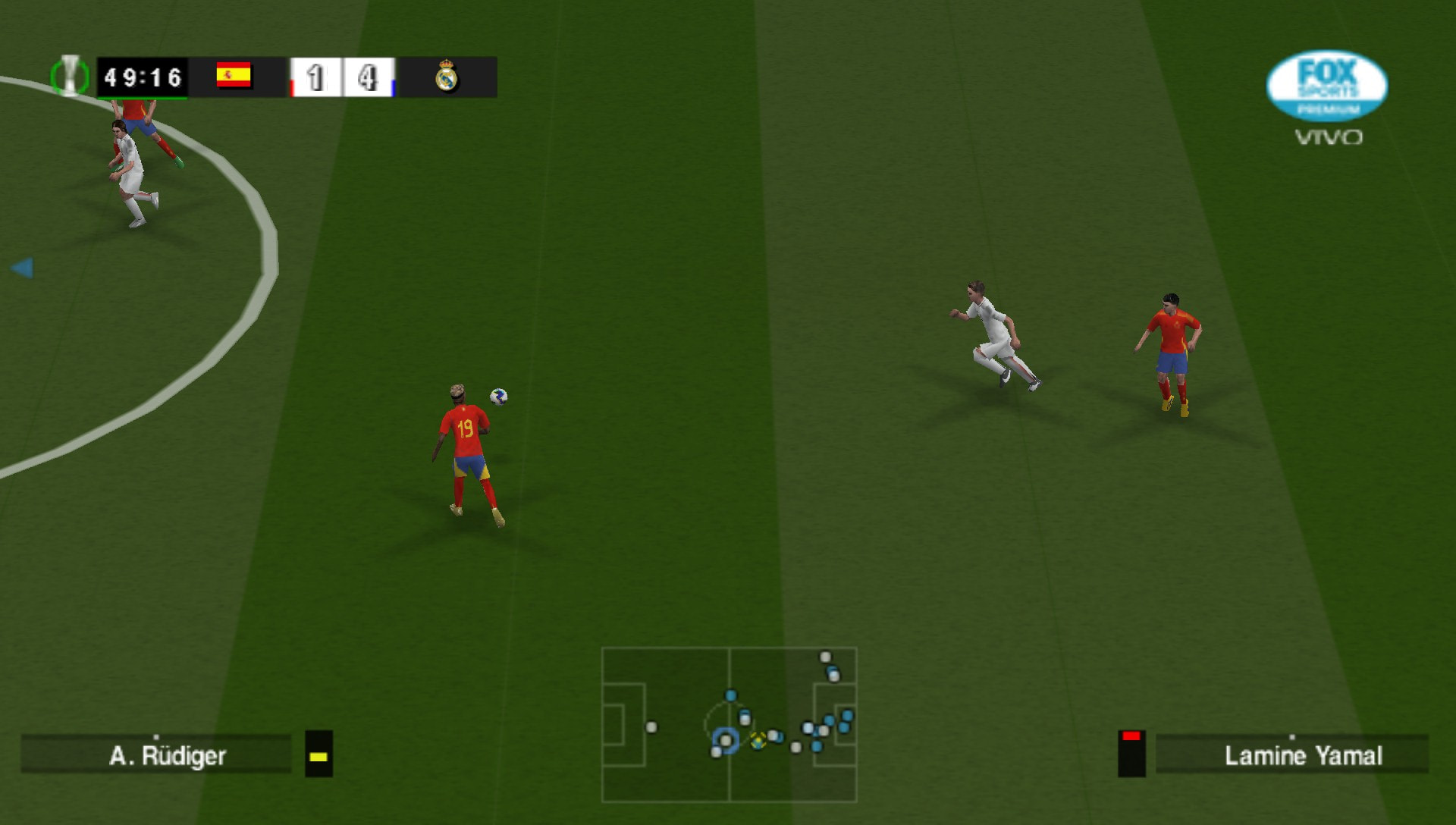This screenshot has width=1456, height=825.
Task: Click the red divider on the score panel
Action: click(292, 86)
